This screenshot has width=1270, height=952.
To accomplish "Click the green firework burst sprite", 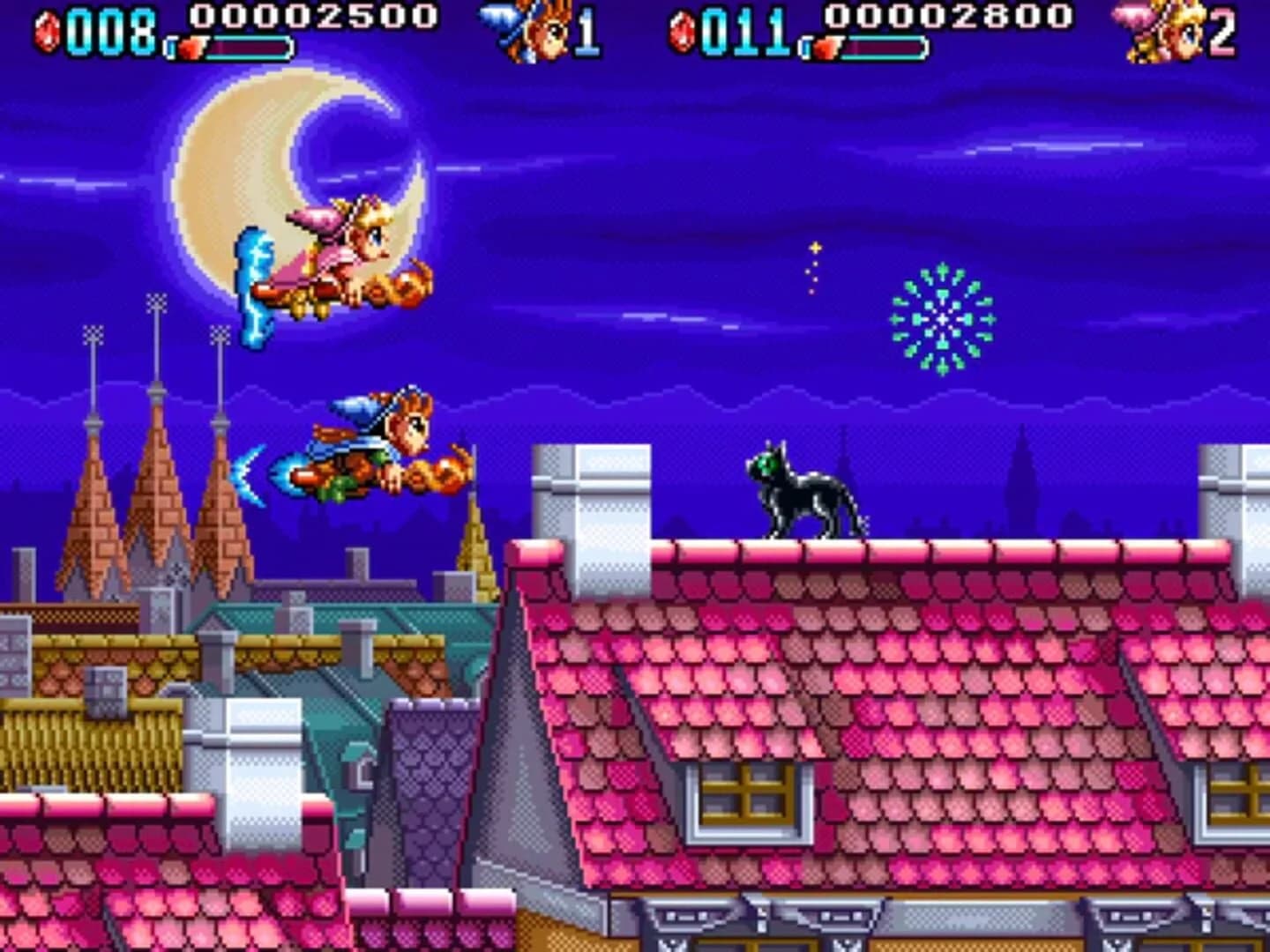I will (942, 317).
